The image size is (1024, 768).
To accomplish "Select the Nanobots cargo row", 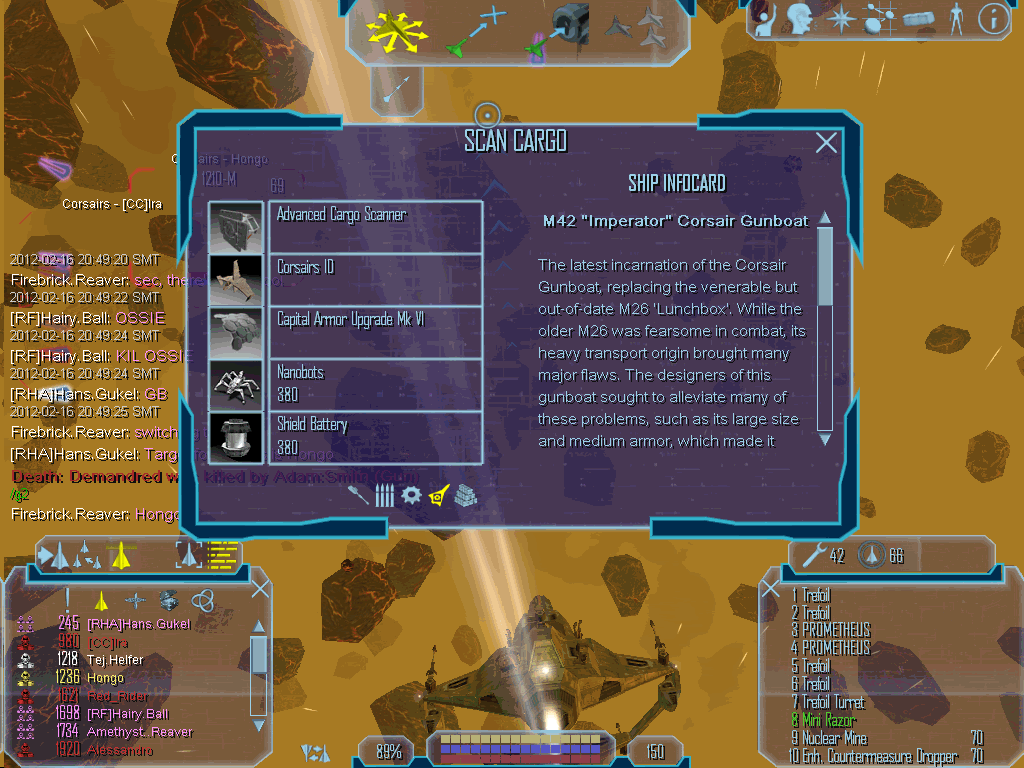I will click(x=375, y=383).
